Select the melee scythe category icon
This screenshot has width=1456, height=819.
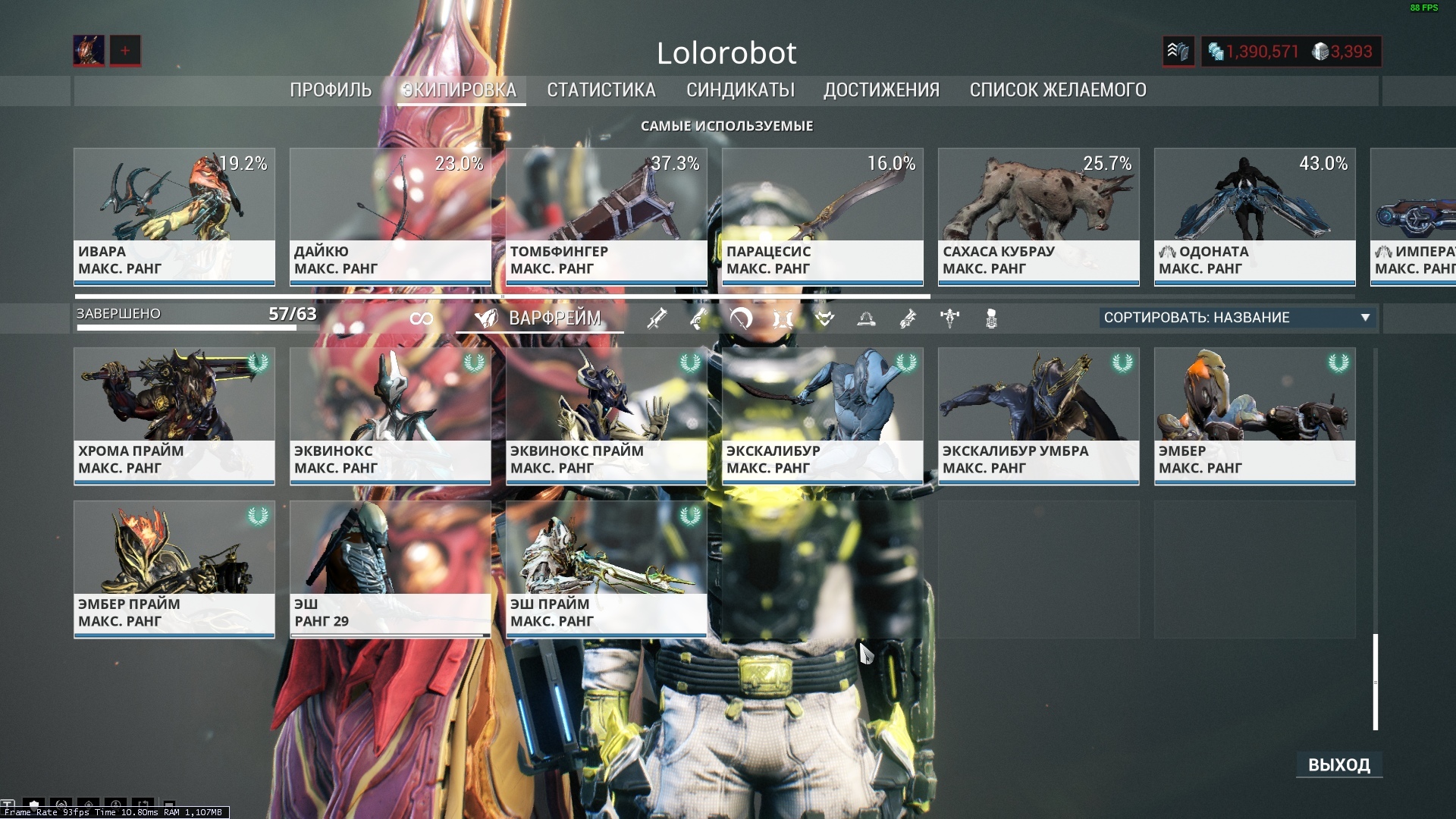pos(739,318)
